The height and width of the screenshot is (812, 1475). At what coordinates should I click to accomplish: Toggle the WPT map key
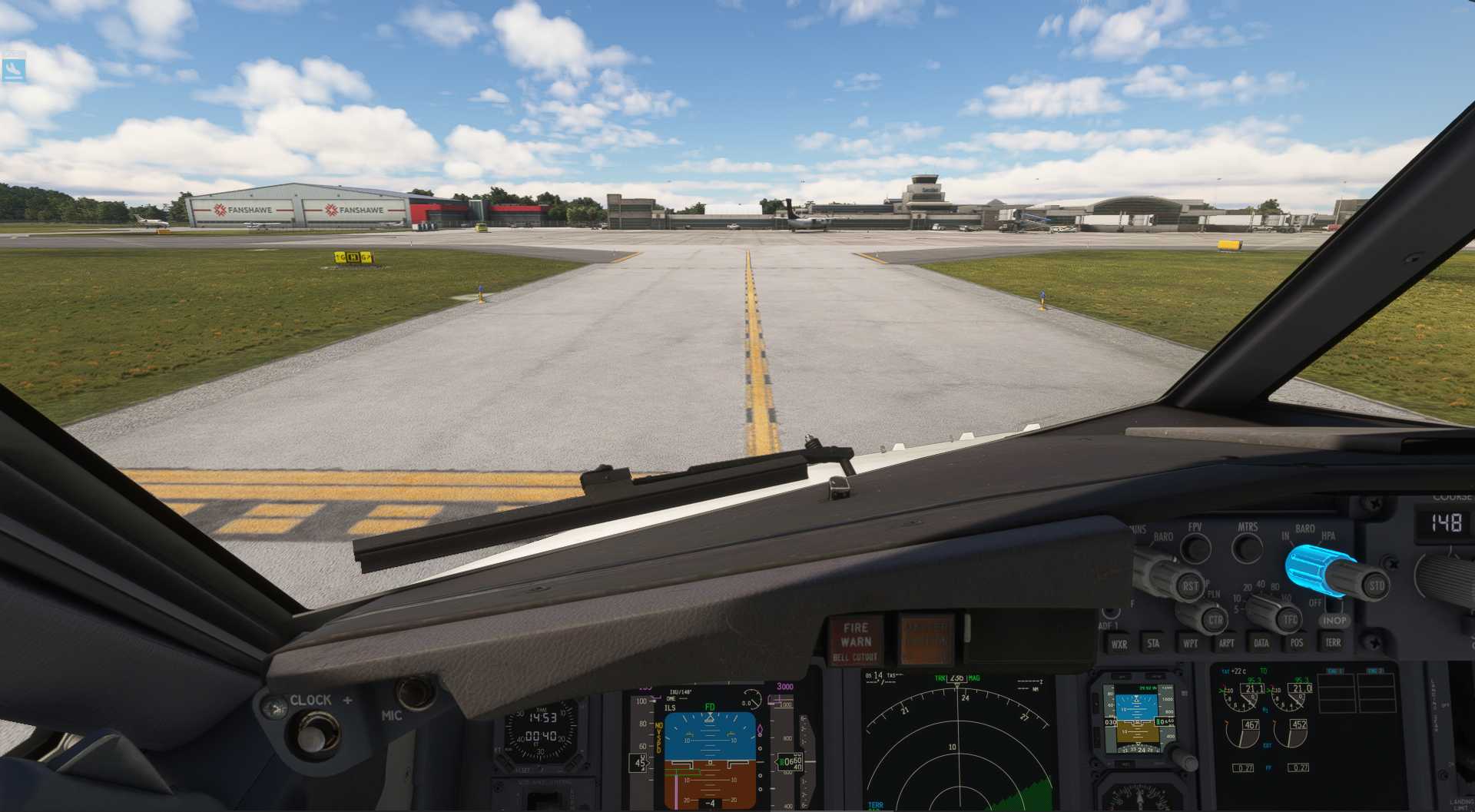[1190, 644]
